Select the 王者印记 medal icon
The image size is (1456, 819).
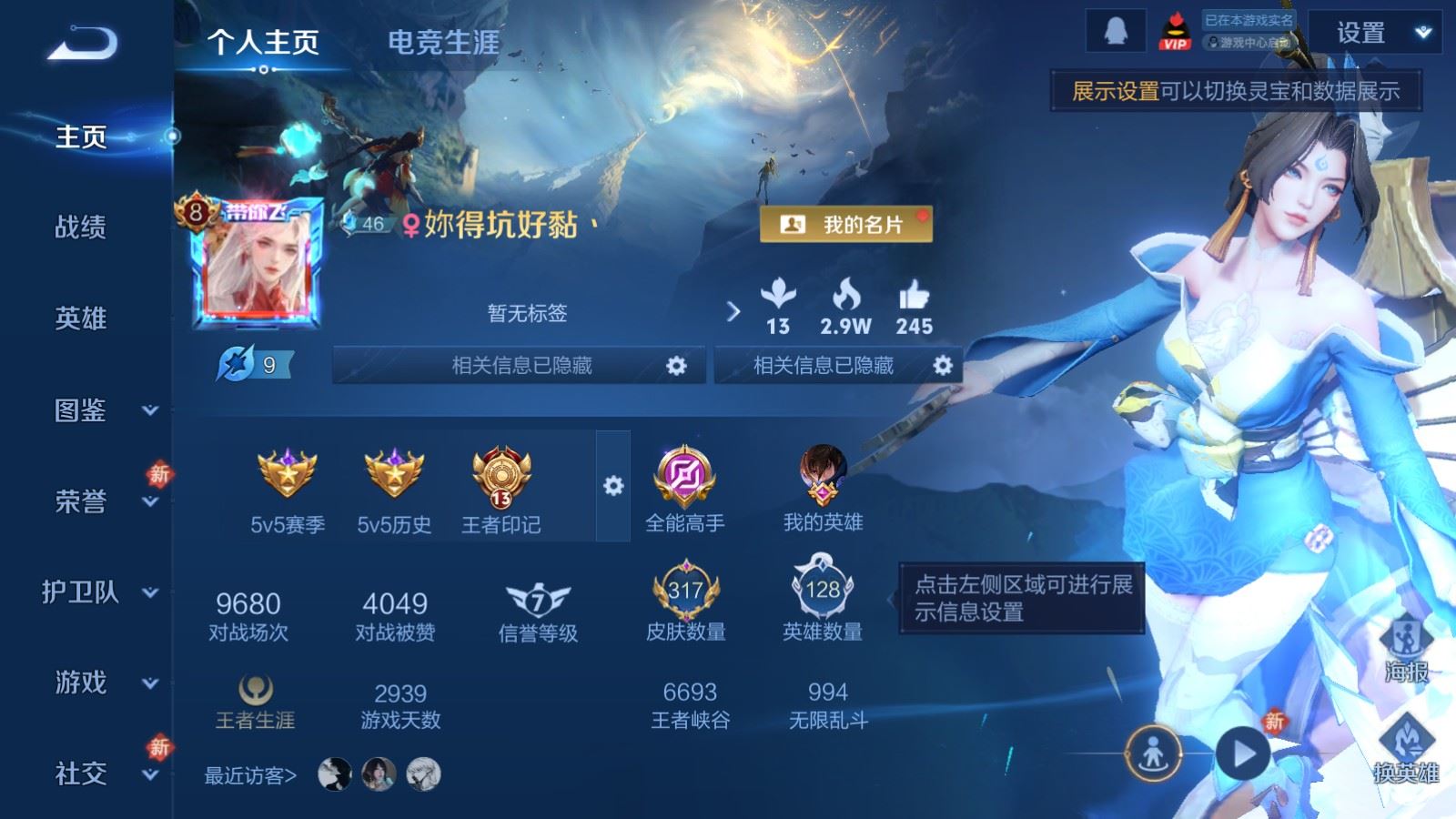pos(500,478)
